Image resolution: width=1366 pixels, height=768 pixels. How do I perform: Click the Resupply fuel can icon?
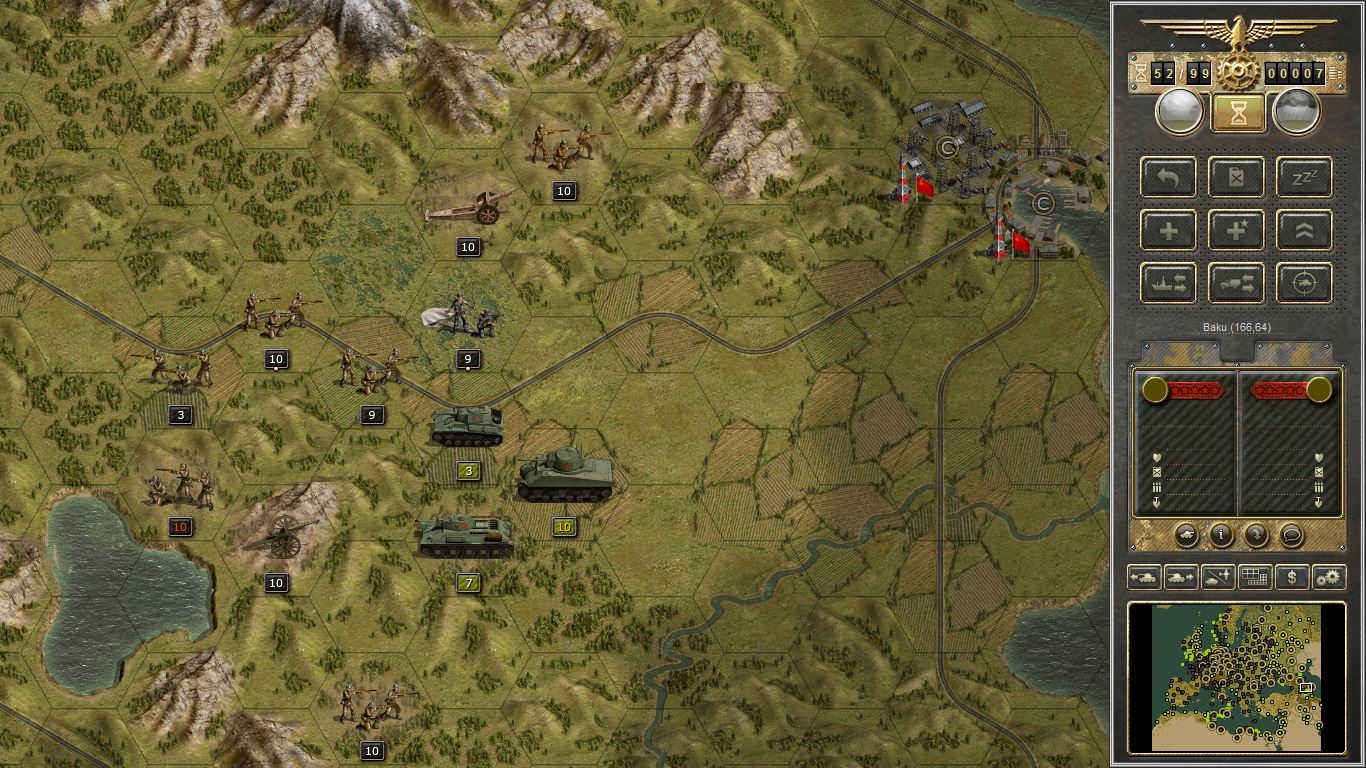click(1235, 177)
